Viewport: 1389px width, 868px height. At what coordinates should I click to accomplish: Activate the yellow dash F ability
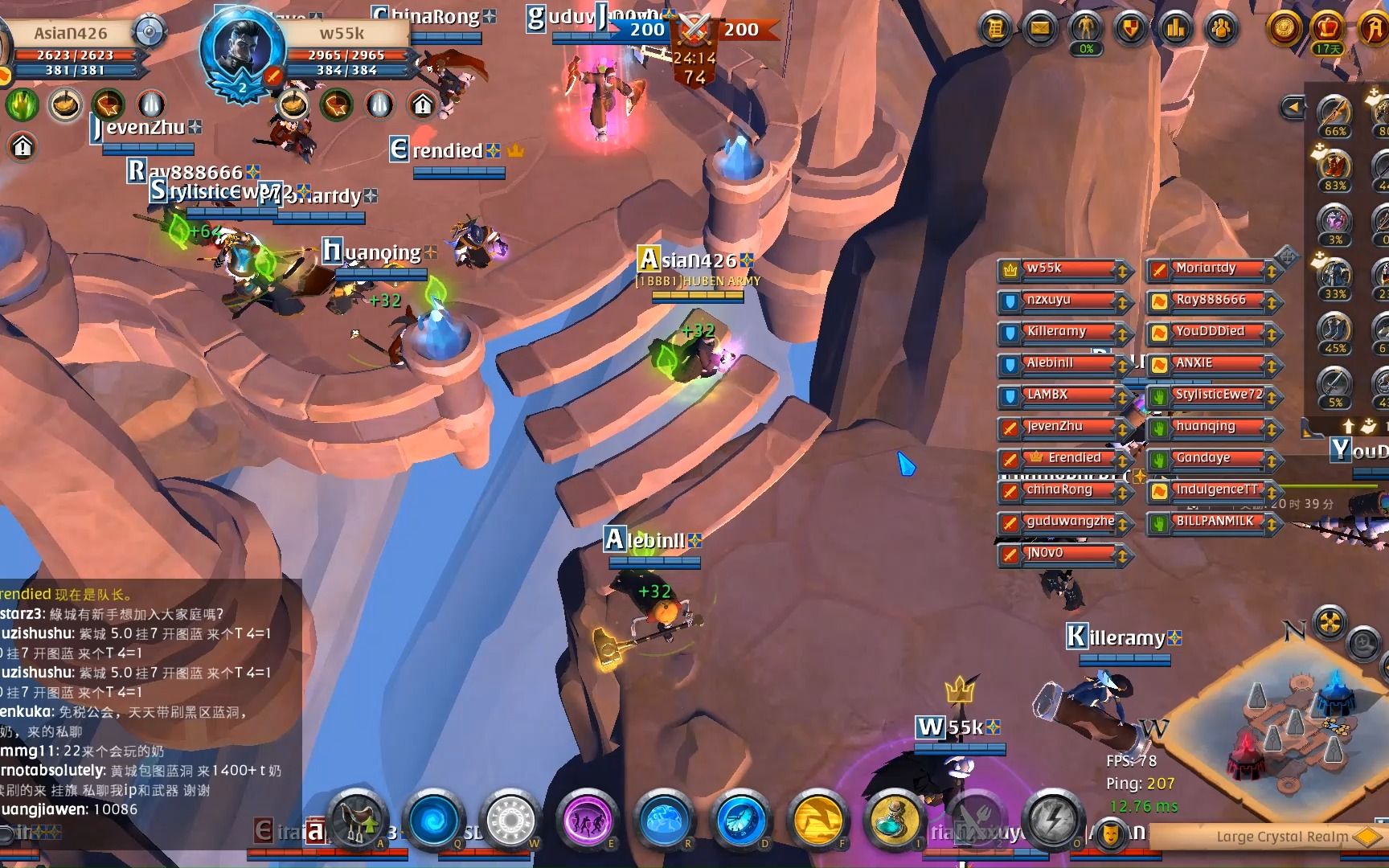(817, 820)
